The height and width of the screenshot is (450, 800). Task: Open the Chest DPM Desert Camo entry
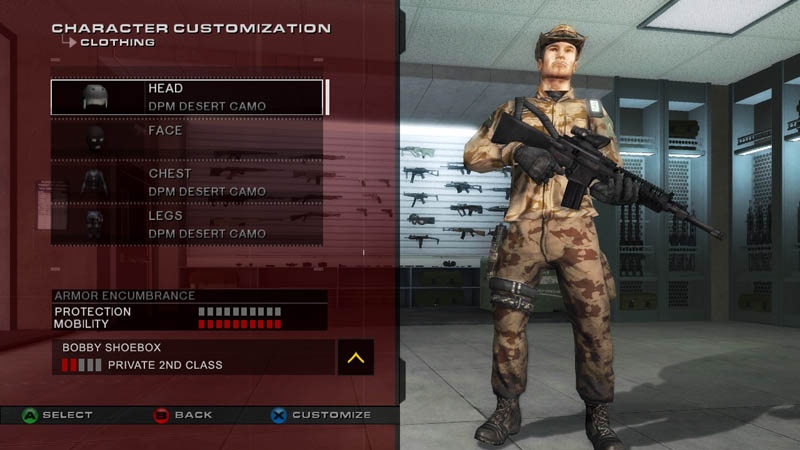point(187,182)
